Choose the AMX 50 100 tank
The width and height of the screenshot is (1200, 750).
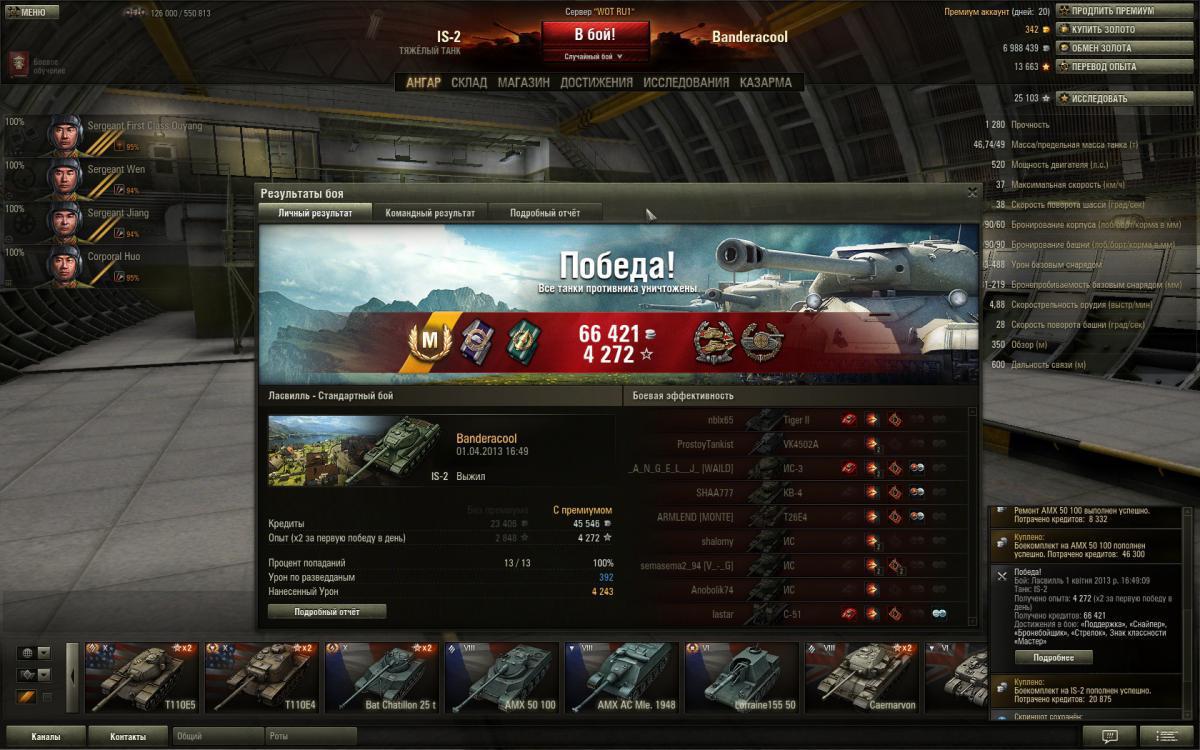[x=502, y=676]
